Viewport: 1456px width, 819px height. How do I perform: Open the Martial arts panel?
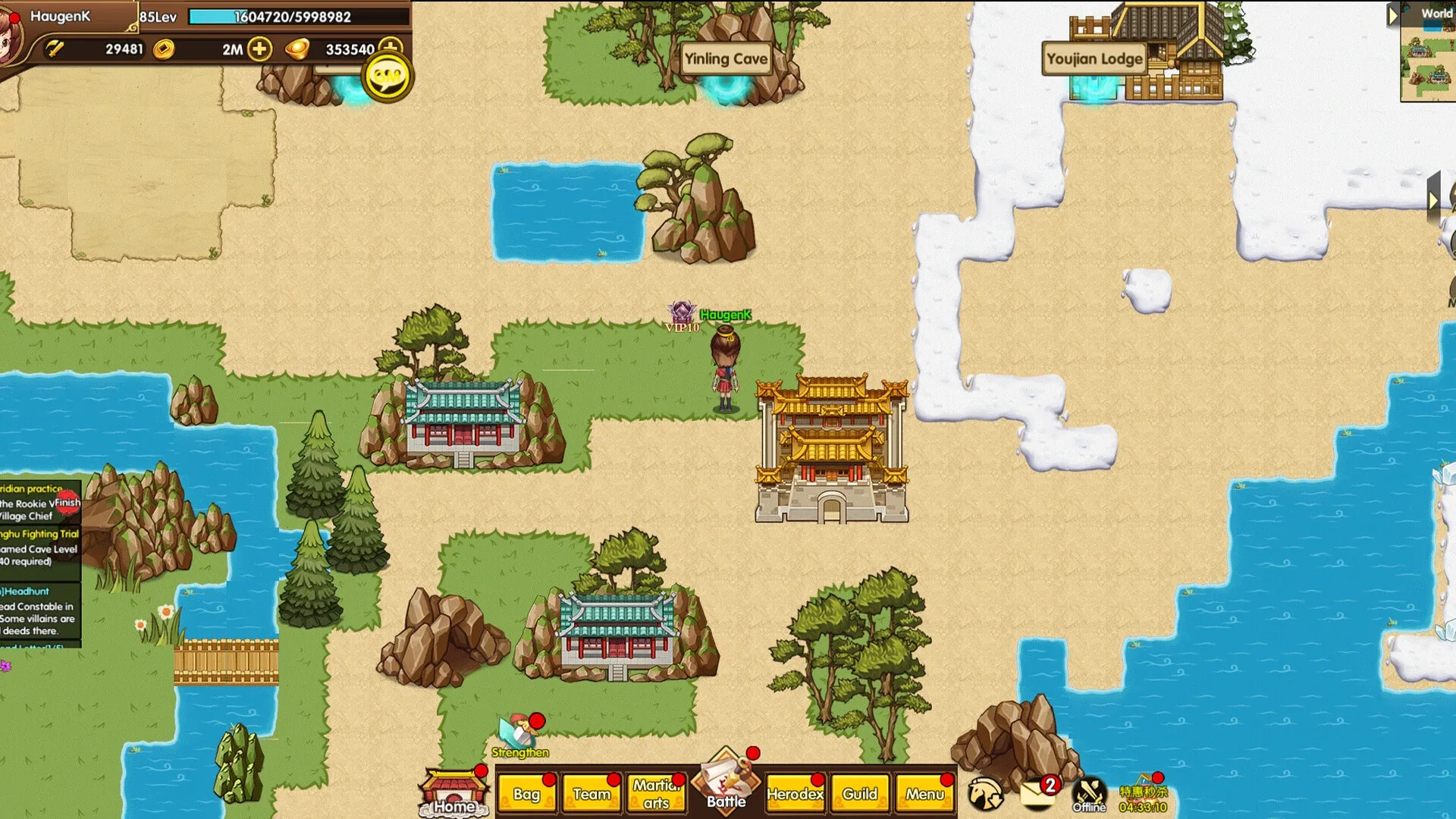tap(656, 795)
